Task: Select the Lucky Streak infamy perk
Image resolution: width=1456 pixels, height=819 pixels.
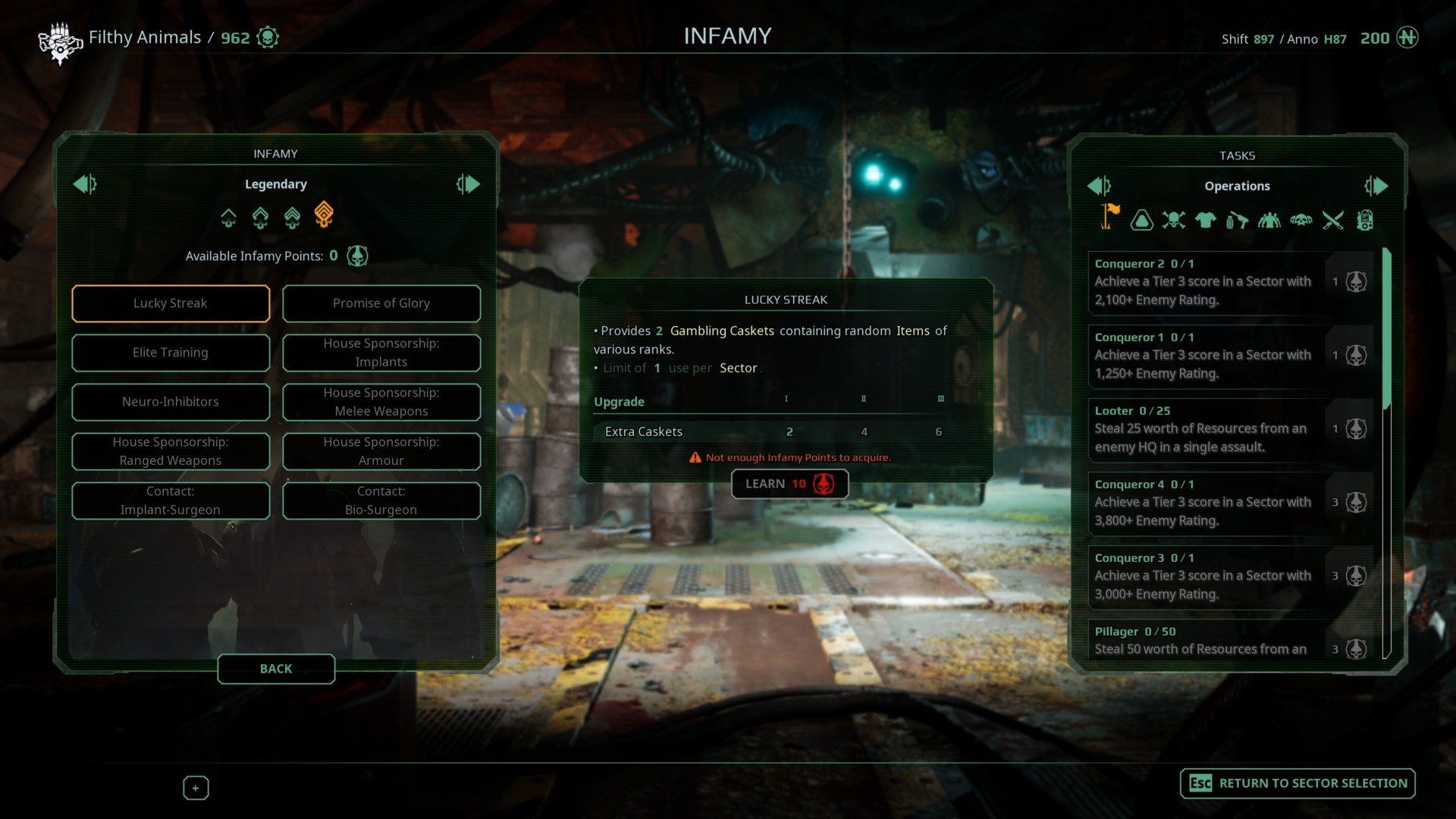Action: (171, 303)
